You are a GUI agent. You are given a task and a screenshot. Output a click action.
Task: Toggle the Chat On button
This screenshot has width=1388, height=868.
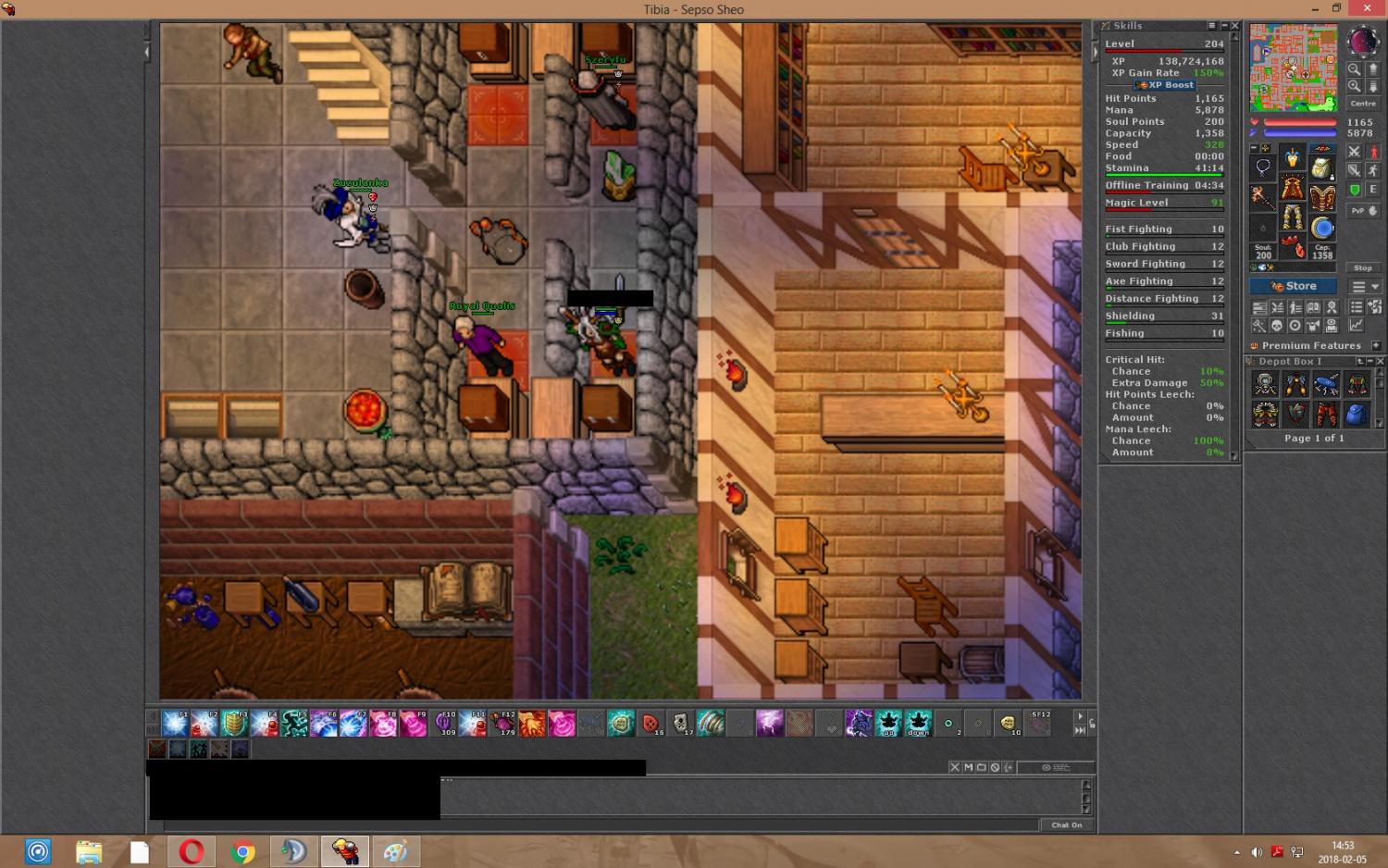(x=1066, y=825)
